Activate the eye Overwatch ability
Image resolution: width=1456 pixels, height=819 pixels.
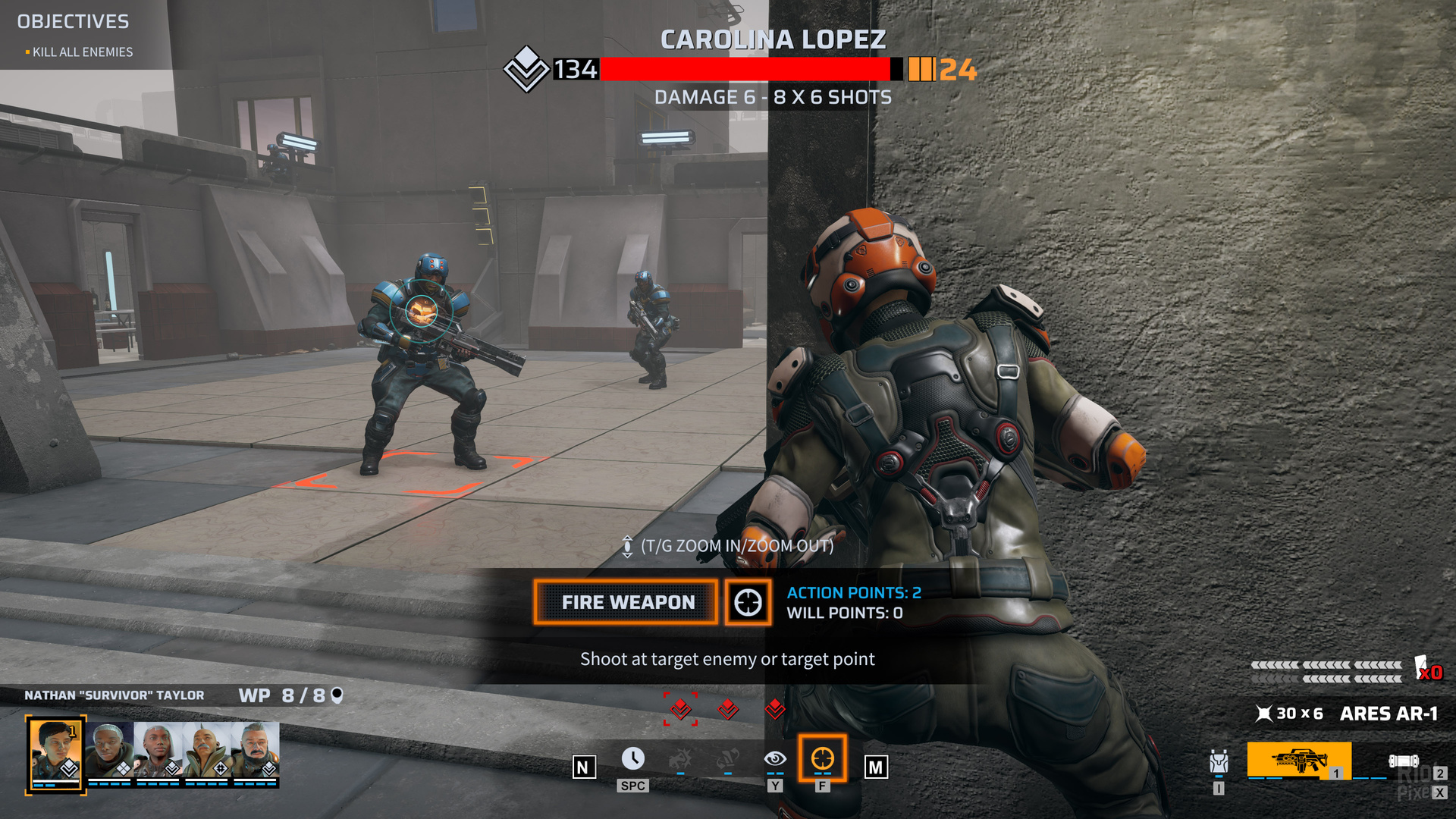[x=774, y=759]
